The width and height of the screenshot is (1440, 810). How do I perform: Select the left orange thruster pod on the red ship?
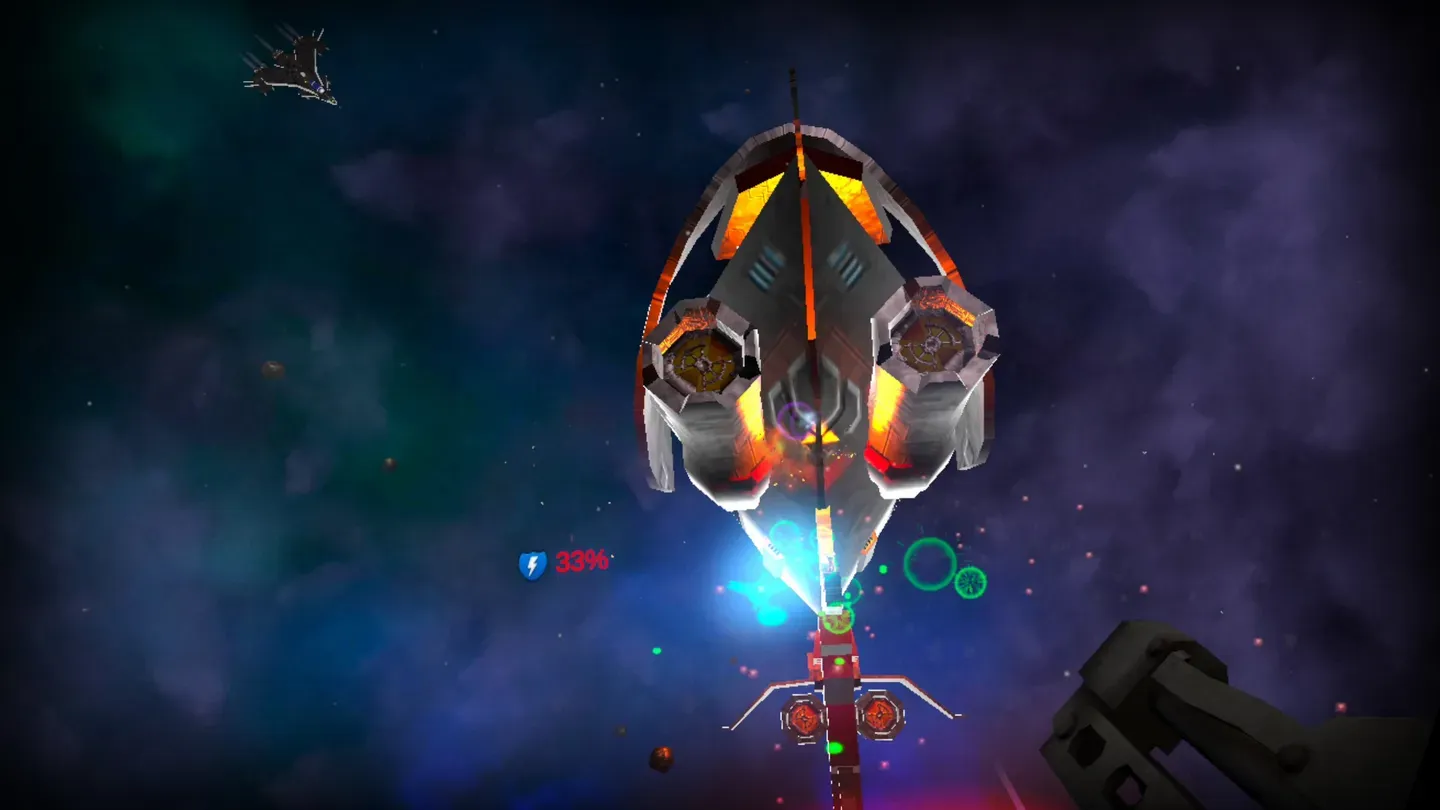click(803, 719)
